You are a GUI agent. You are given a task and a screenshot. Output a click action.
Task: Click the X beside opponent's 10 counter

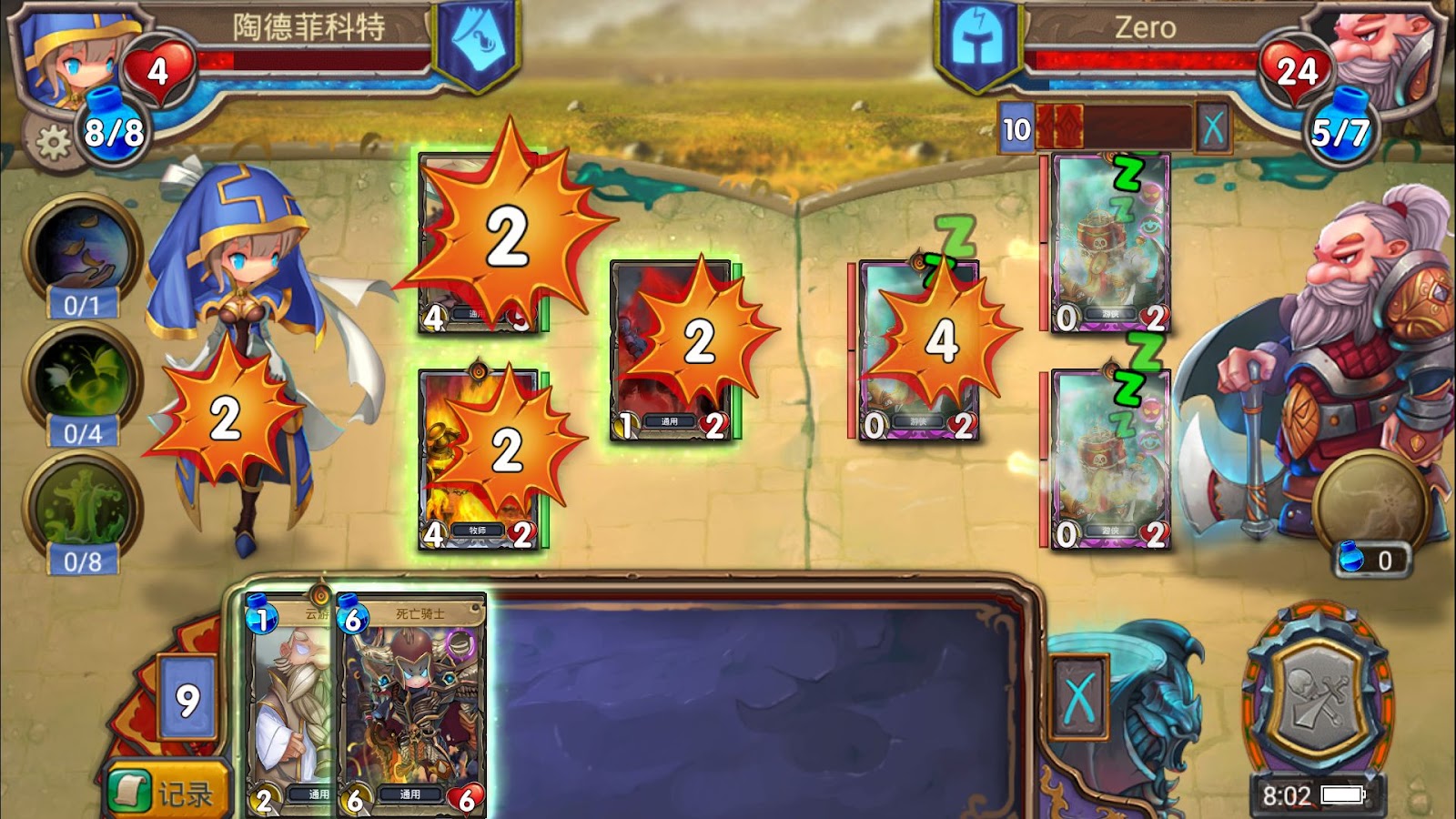(x=1213, y=127)
